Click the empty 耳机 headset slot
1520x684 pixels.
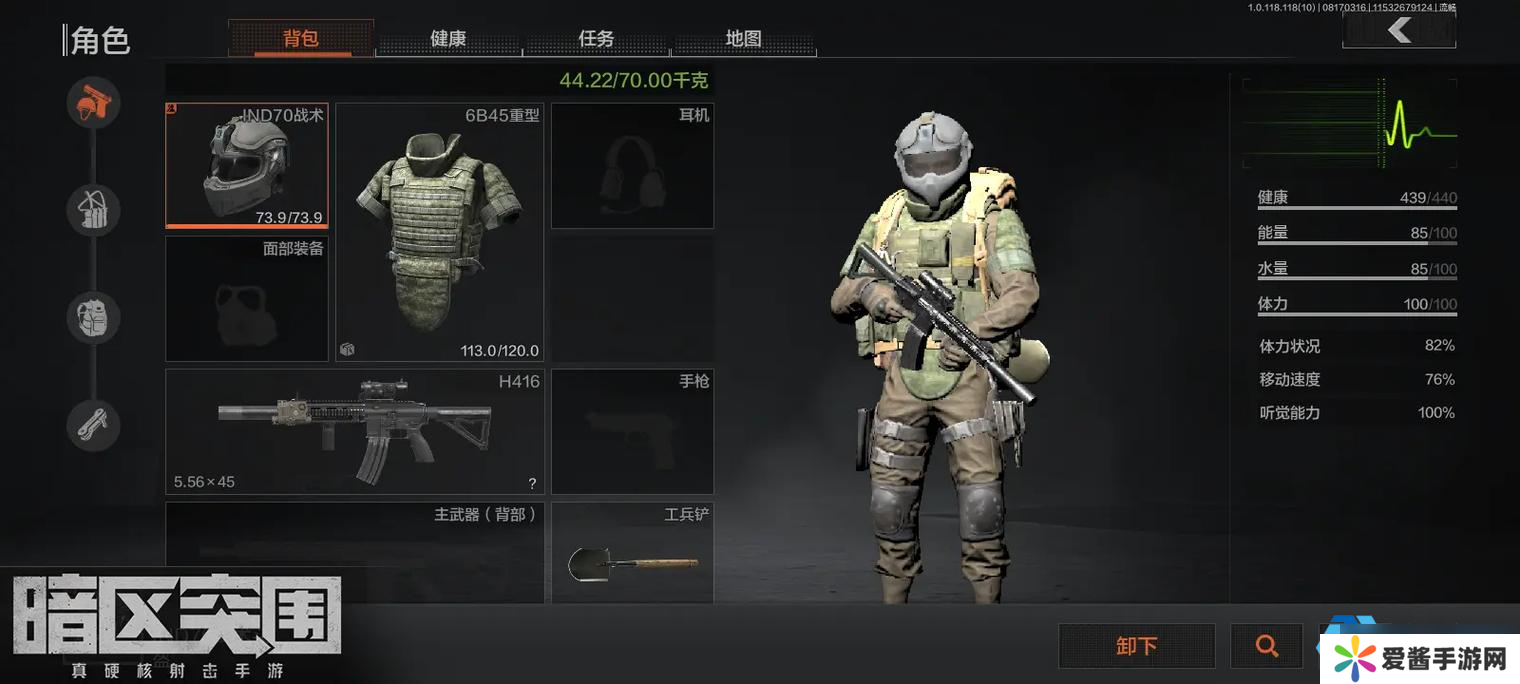[x=632, y=166]
